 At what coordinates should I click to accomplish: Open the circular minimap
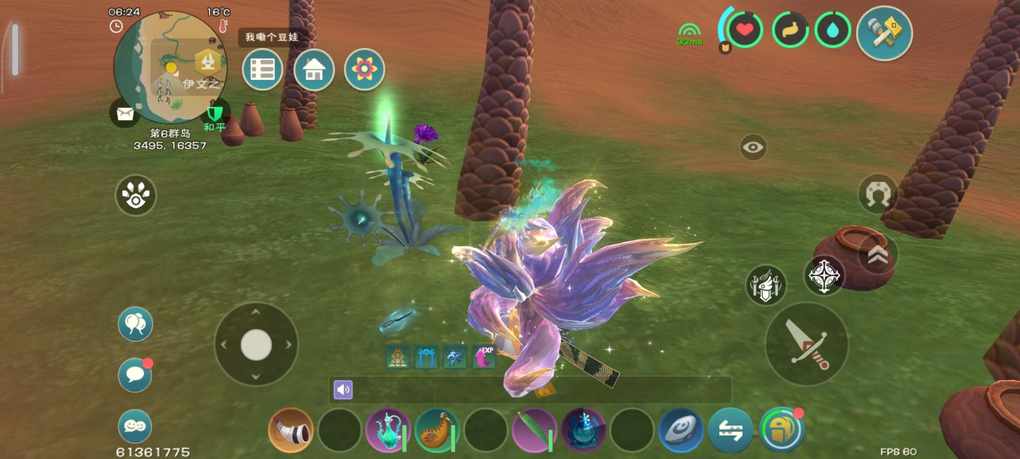pyautogui.click(x=168, y=66)
